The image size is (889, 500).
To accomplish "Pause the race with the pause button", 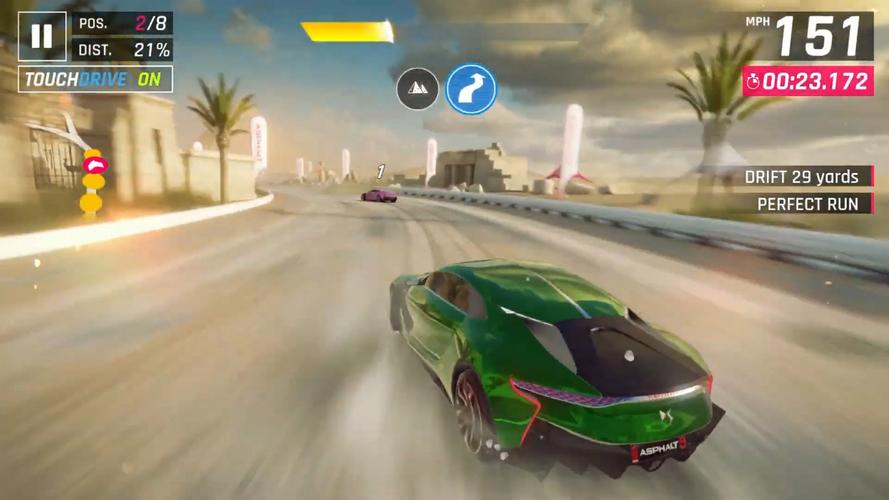I will [x=42, y=37].
